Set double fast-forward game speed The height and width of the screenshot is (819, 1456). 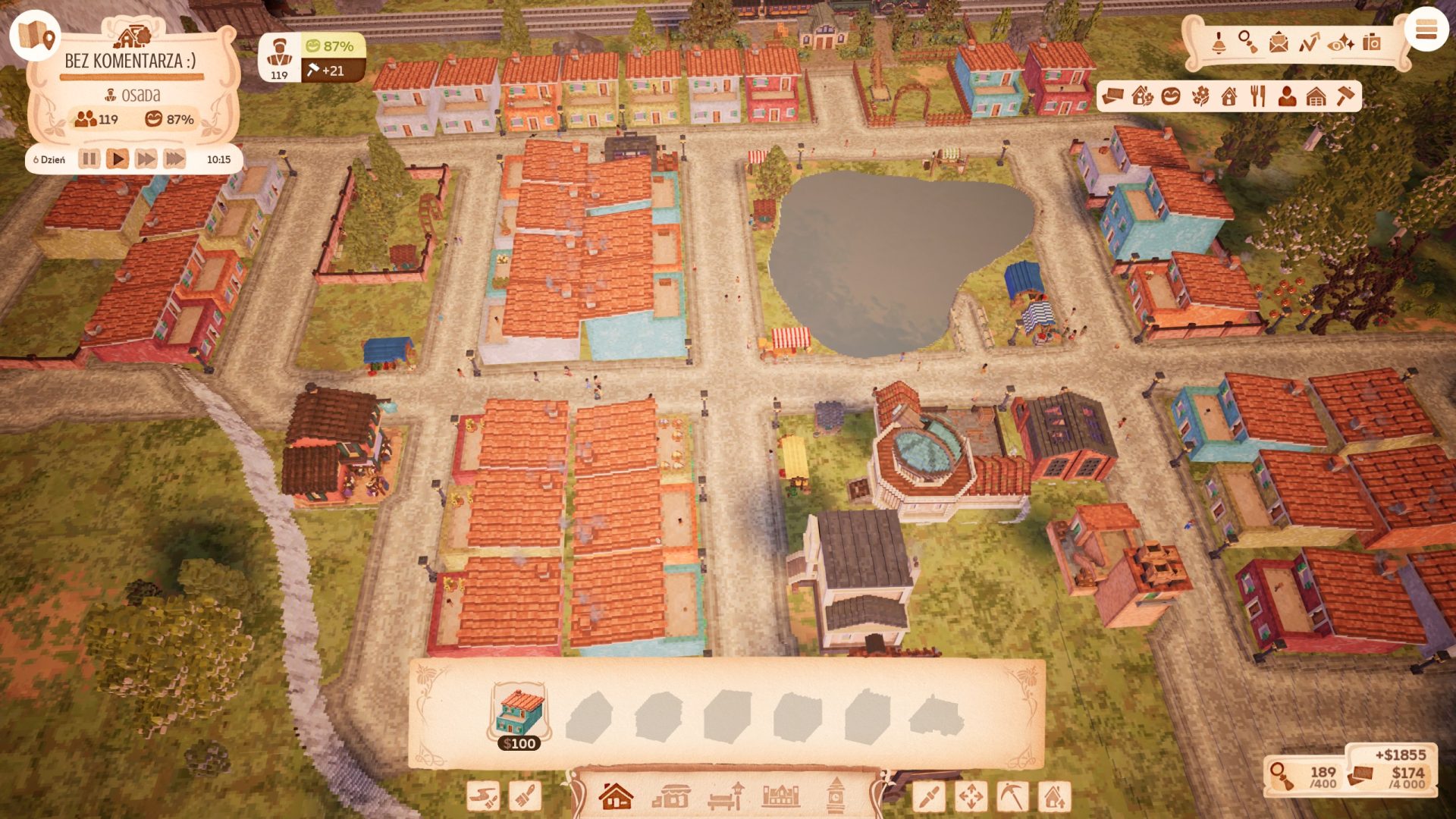pyautogui.click(x=146, y=159)
